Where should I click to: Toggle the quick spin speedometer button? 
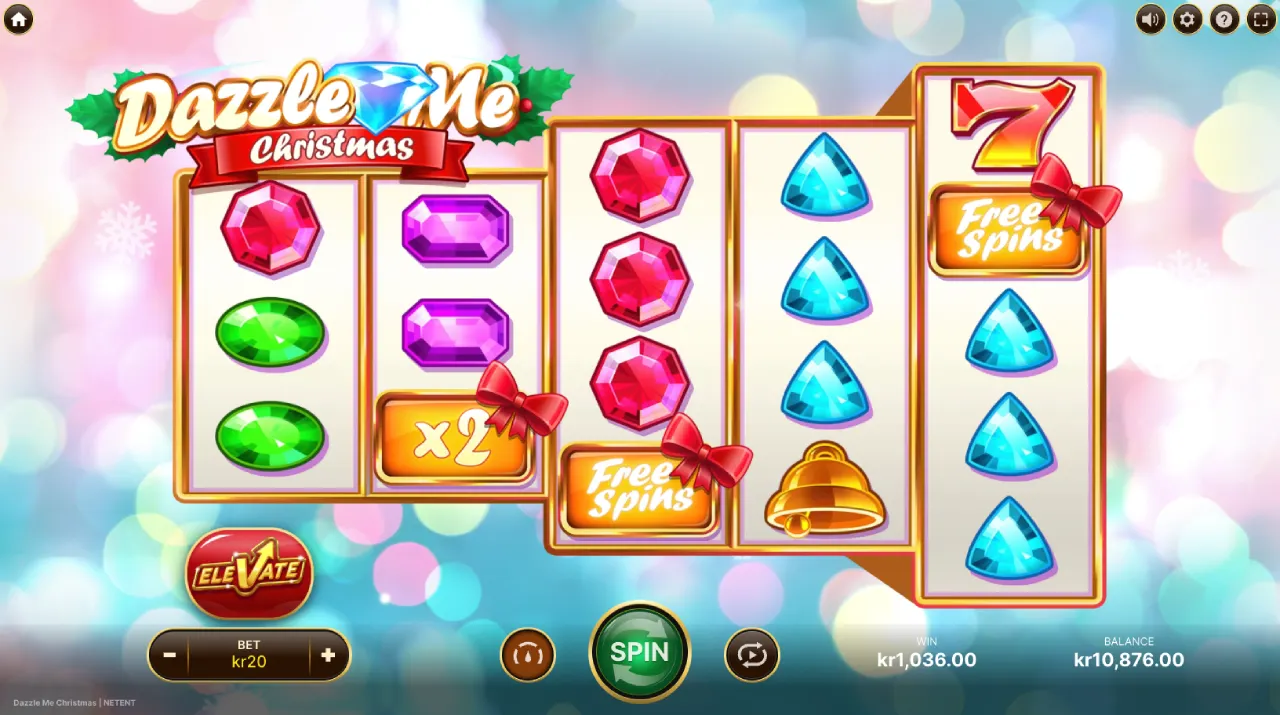(527, 655)
